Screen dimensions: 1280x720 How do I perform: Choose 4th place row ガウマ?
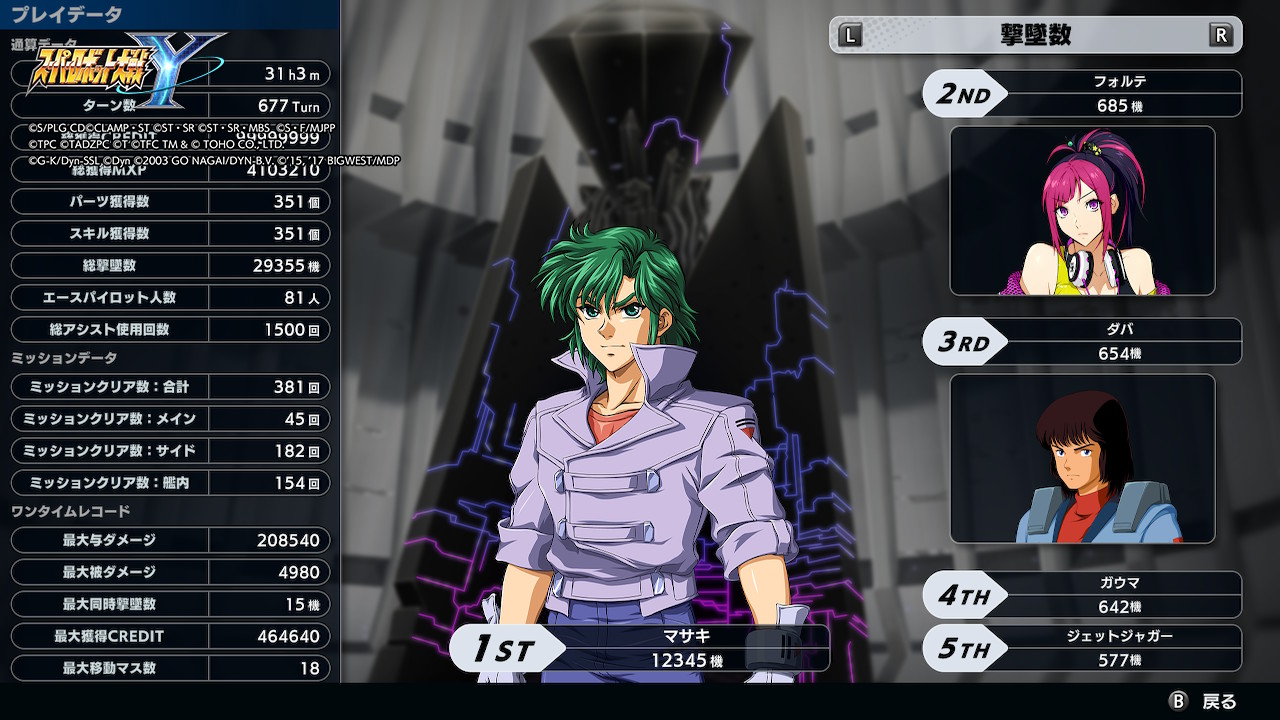tap(1082, 595)
